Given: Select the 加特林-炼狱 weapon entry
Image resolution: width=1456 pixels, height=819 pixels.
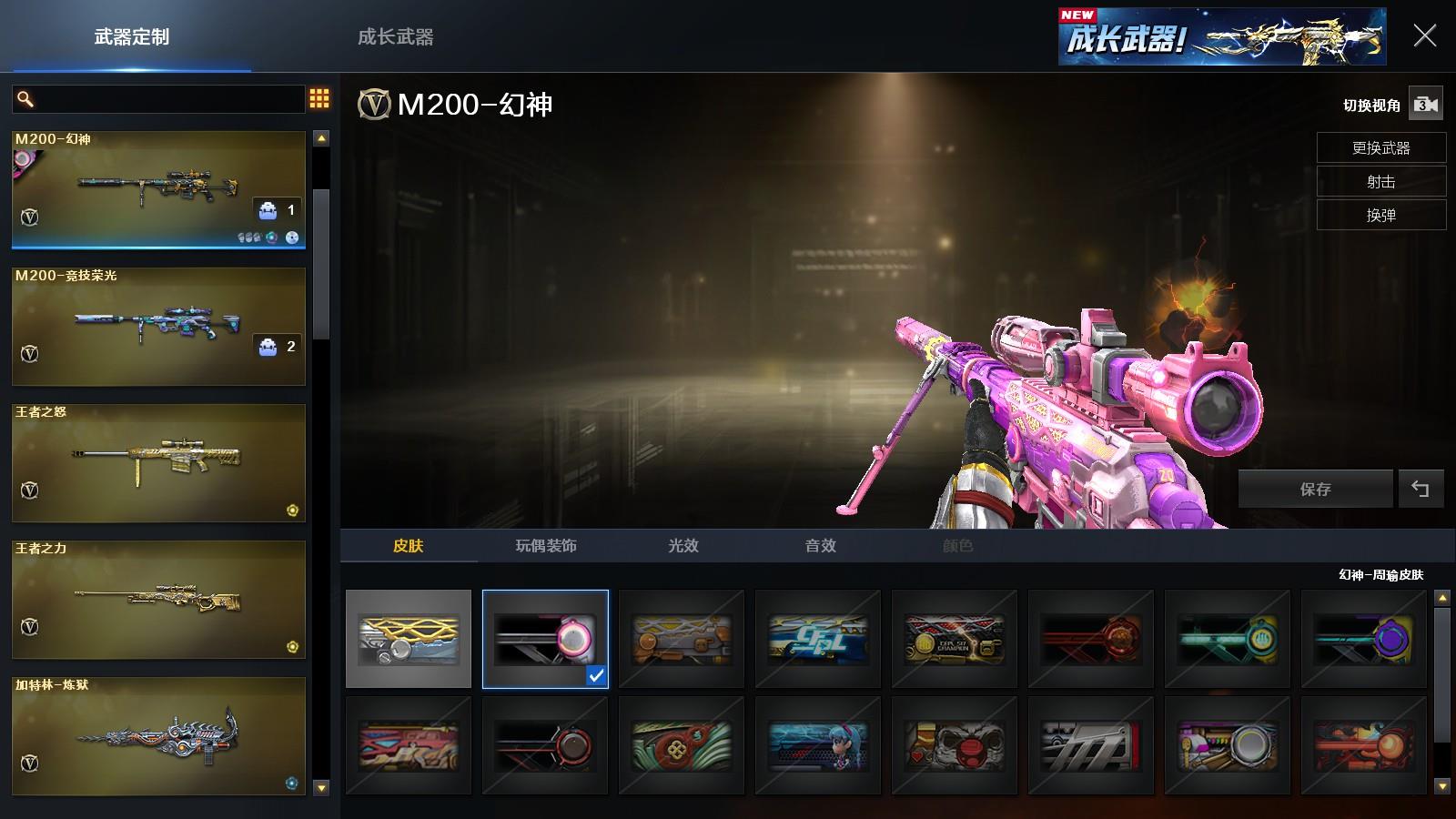Looking at the screenshot, I should point(158,735).
